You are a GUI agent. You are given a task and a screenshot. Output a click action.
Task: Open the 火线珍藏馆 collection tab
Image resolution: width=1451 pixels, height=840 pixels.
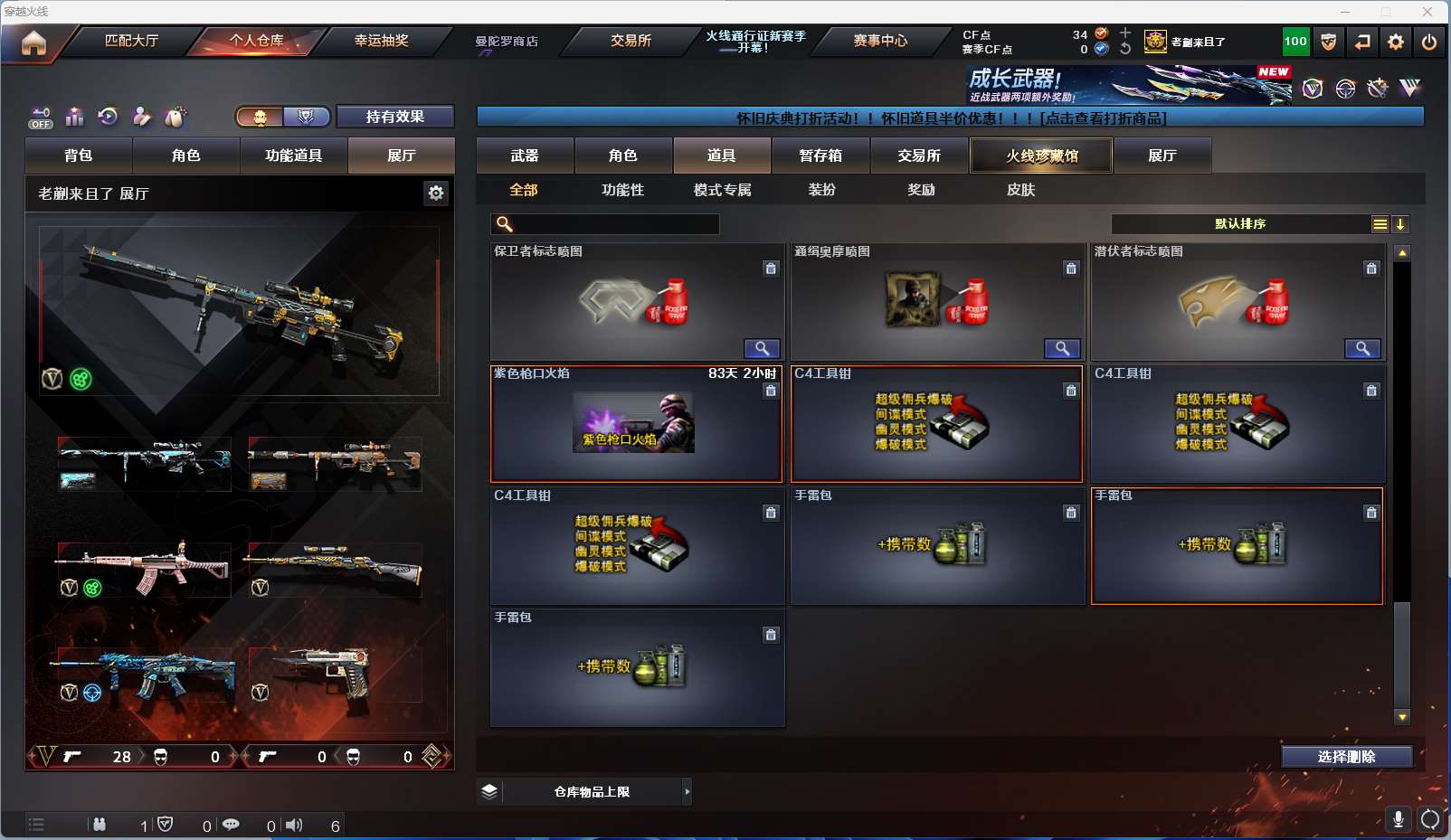point(1041,156)
